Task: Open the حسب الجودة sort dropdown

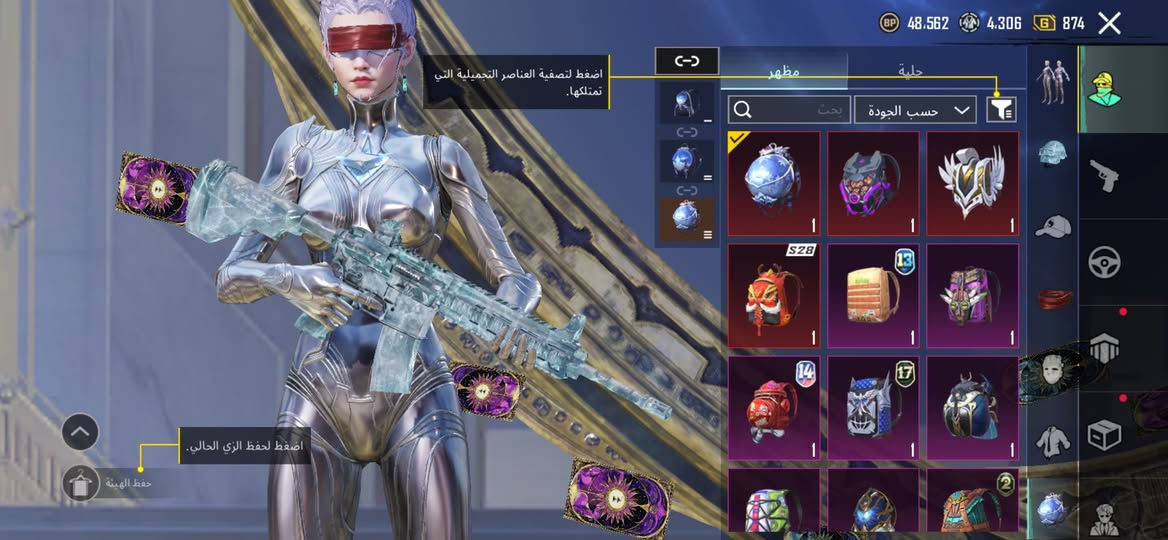Action: 915,110
